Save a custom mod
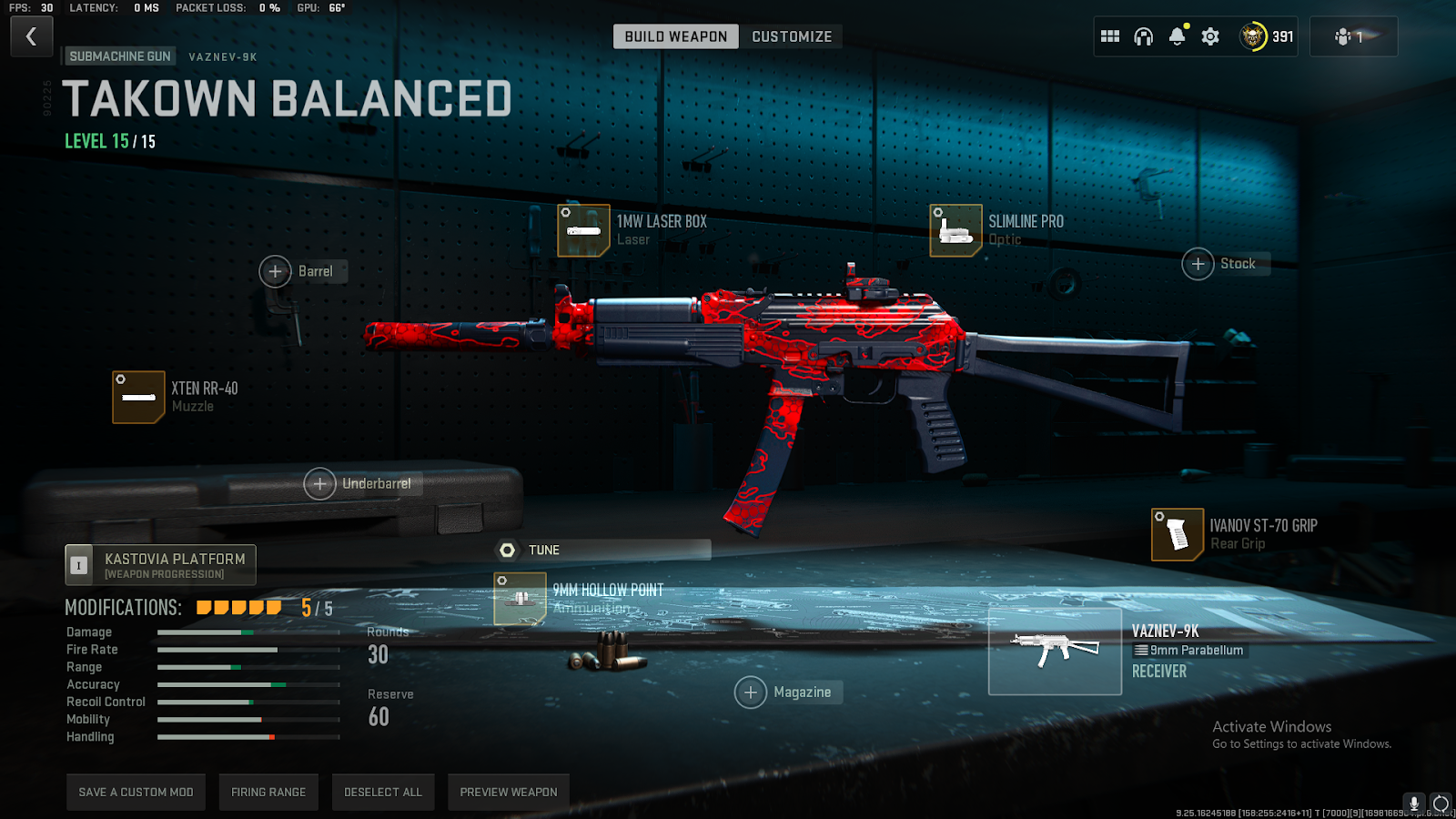 coord(136,792)
